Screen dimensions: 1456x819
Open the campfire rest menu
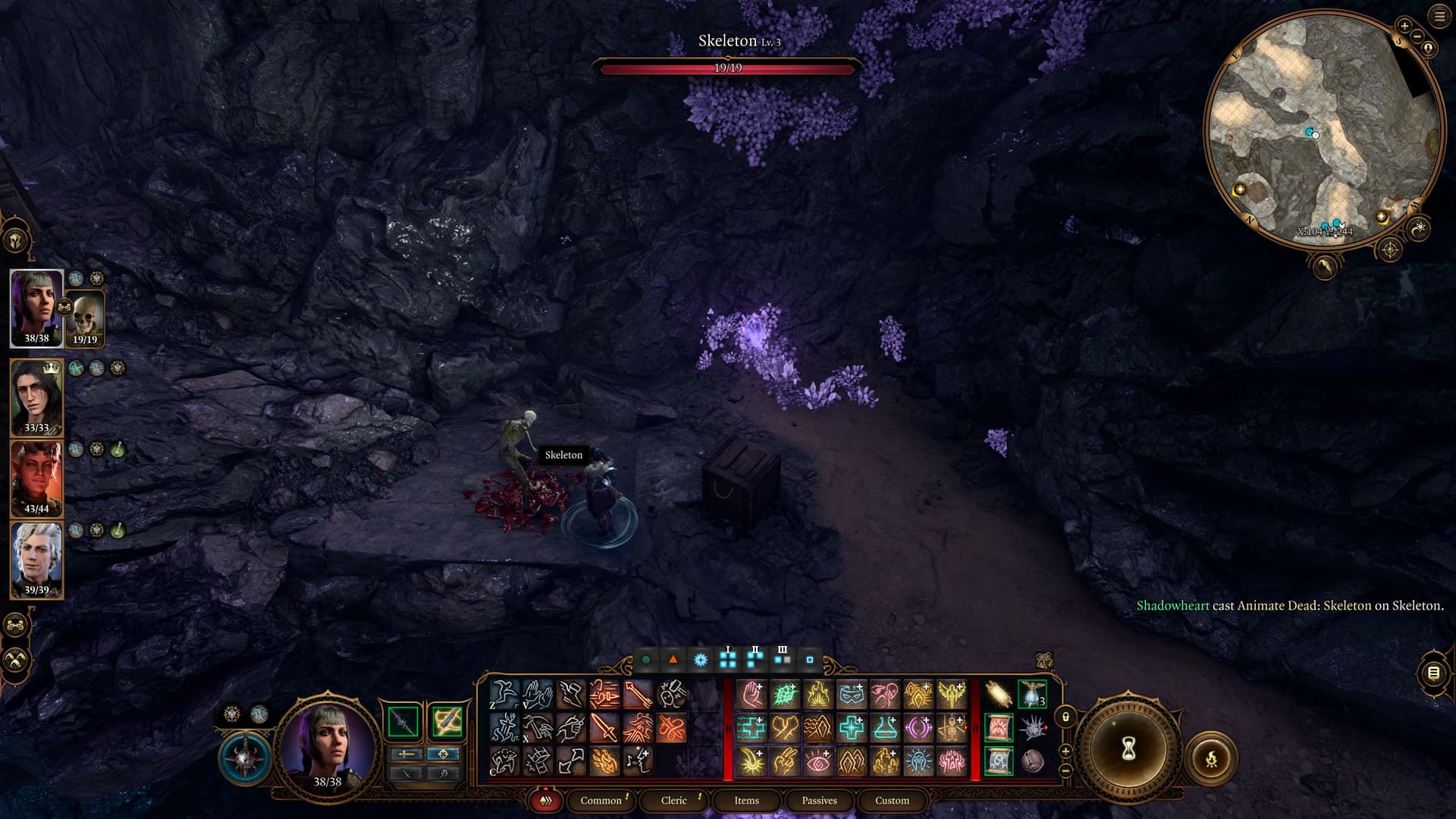tap(1211, 758)
